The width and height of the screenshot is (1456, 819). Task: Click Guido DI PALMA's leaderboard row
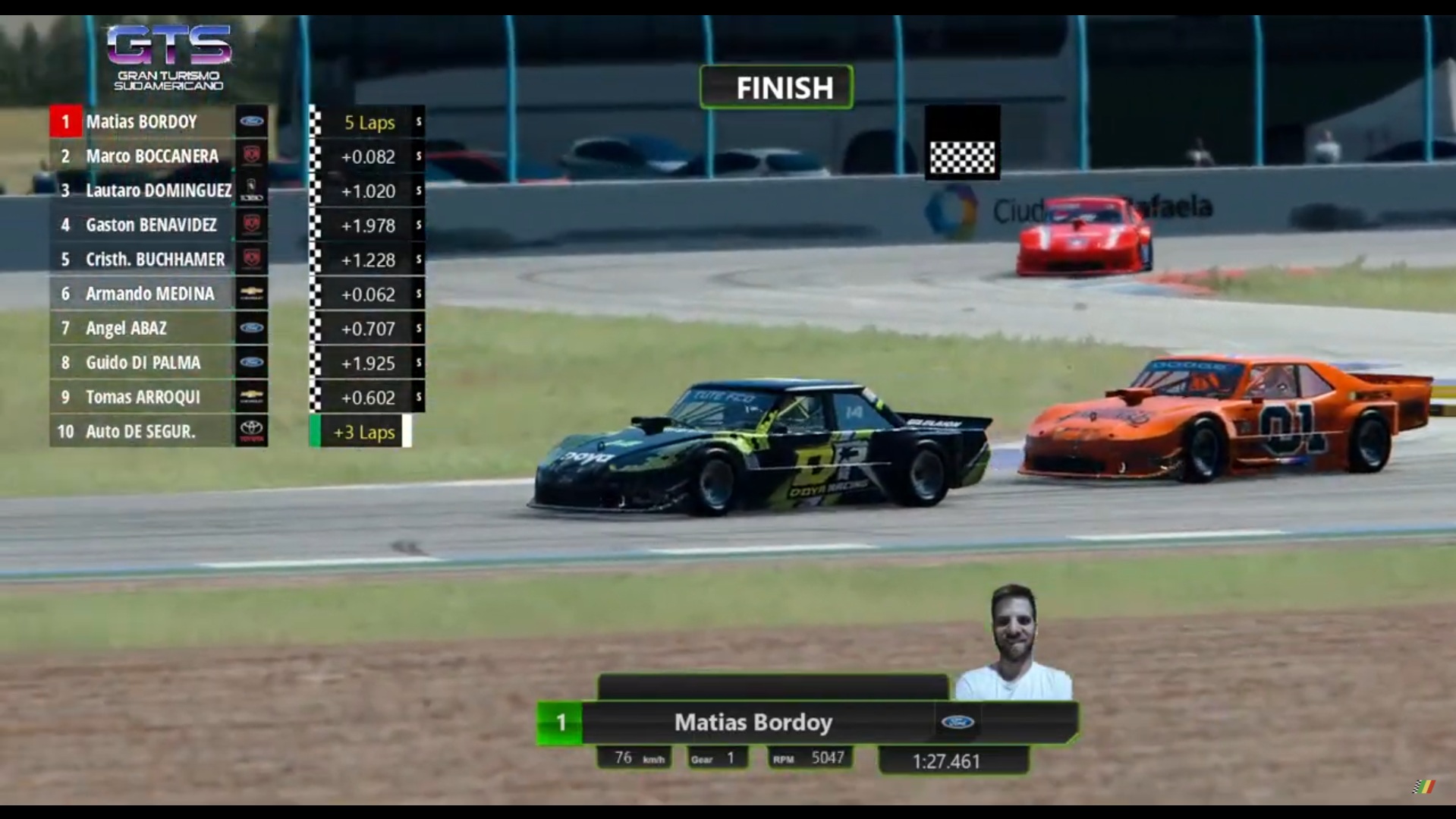(x=143, y=363)
